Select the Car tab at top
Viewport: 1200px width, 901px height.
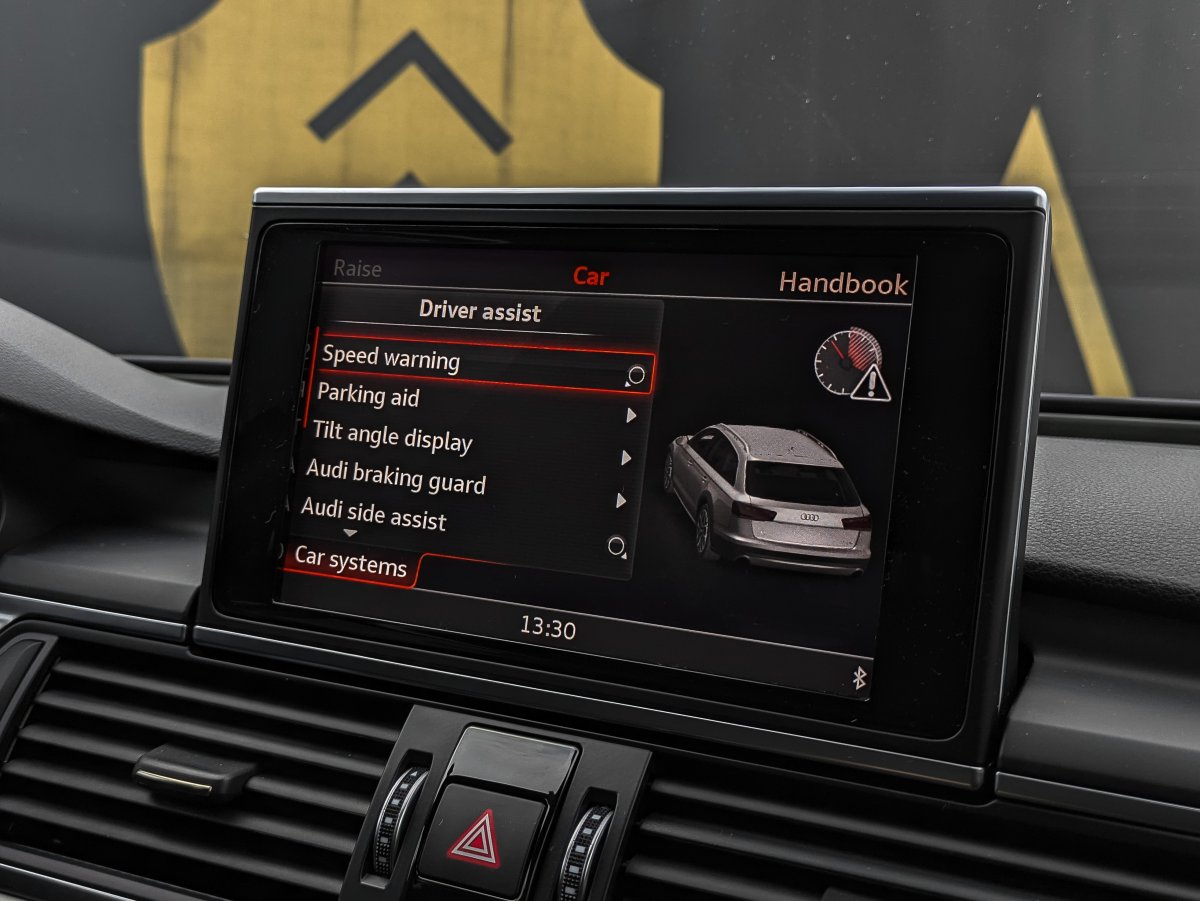click(x=590, y=277)
